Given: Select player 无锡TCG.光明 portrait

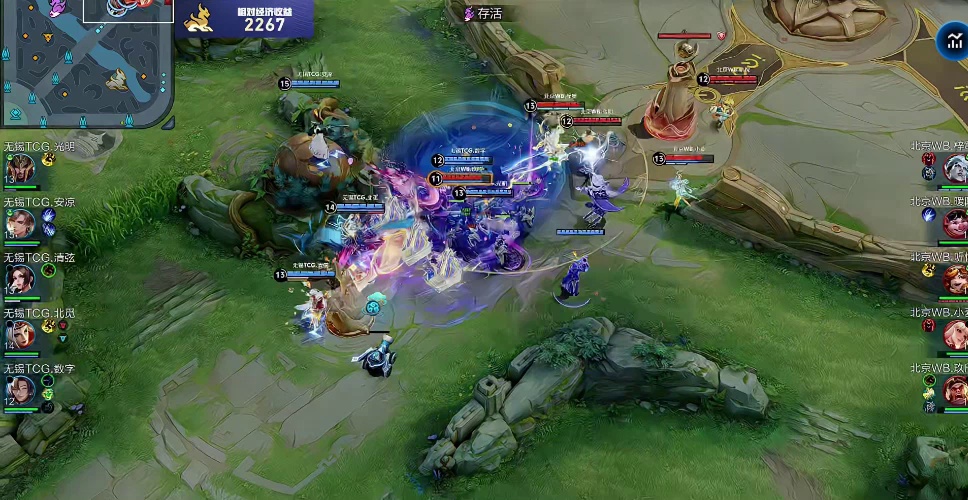Looking at the screenshot, I should tap(19, 170).
